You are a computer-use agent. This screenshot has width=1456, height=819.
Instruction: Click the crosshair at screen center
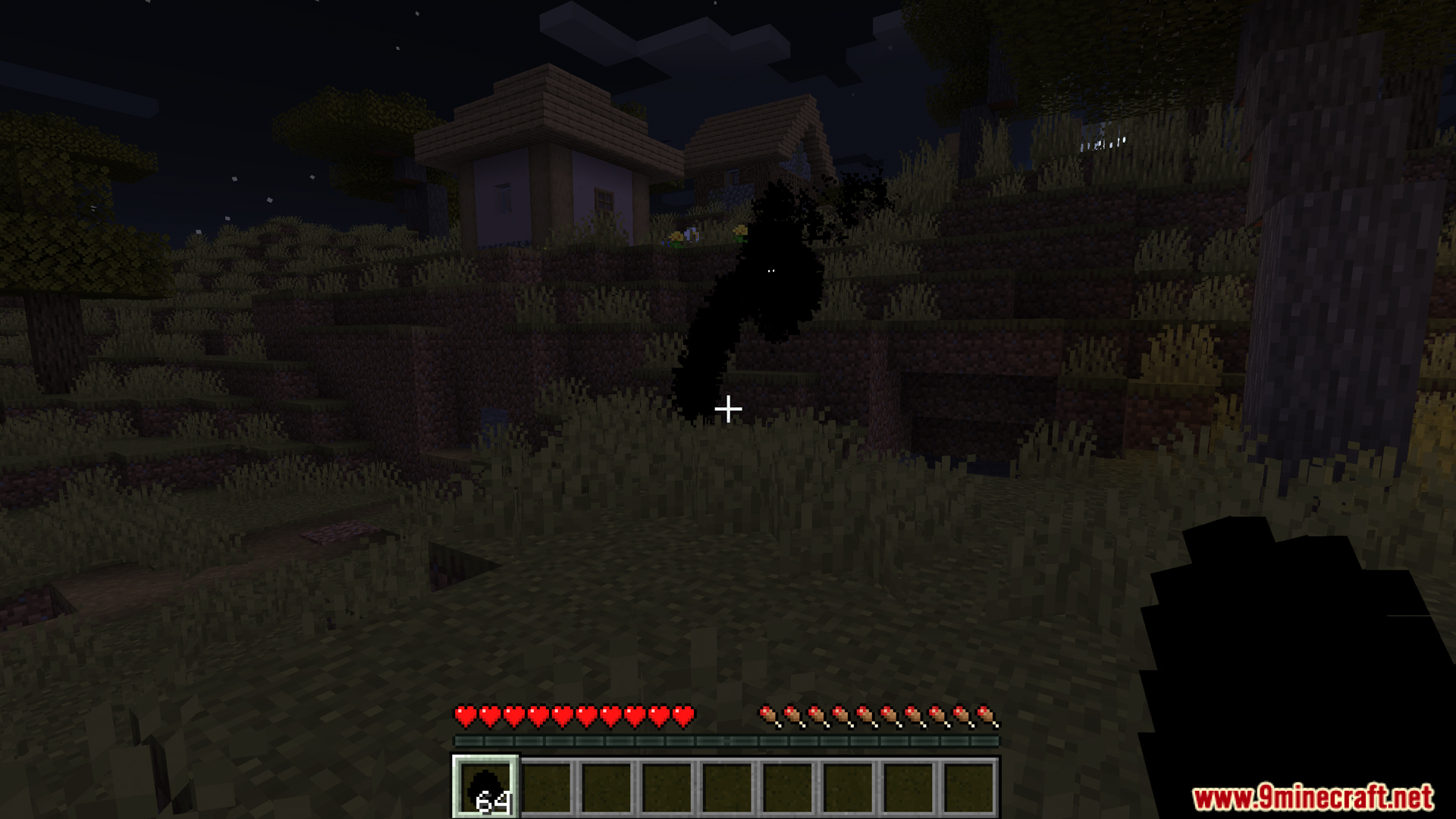[x=728, y=409]
